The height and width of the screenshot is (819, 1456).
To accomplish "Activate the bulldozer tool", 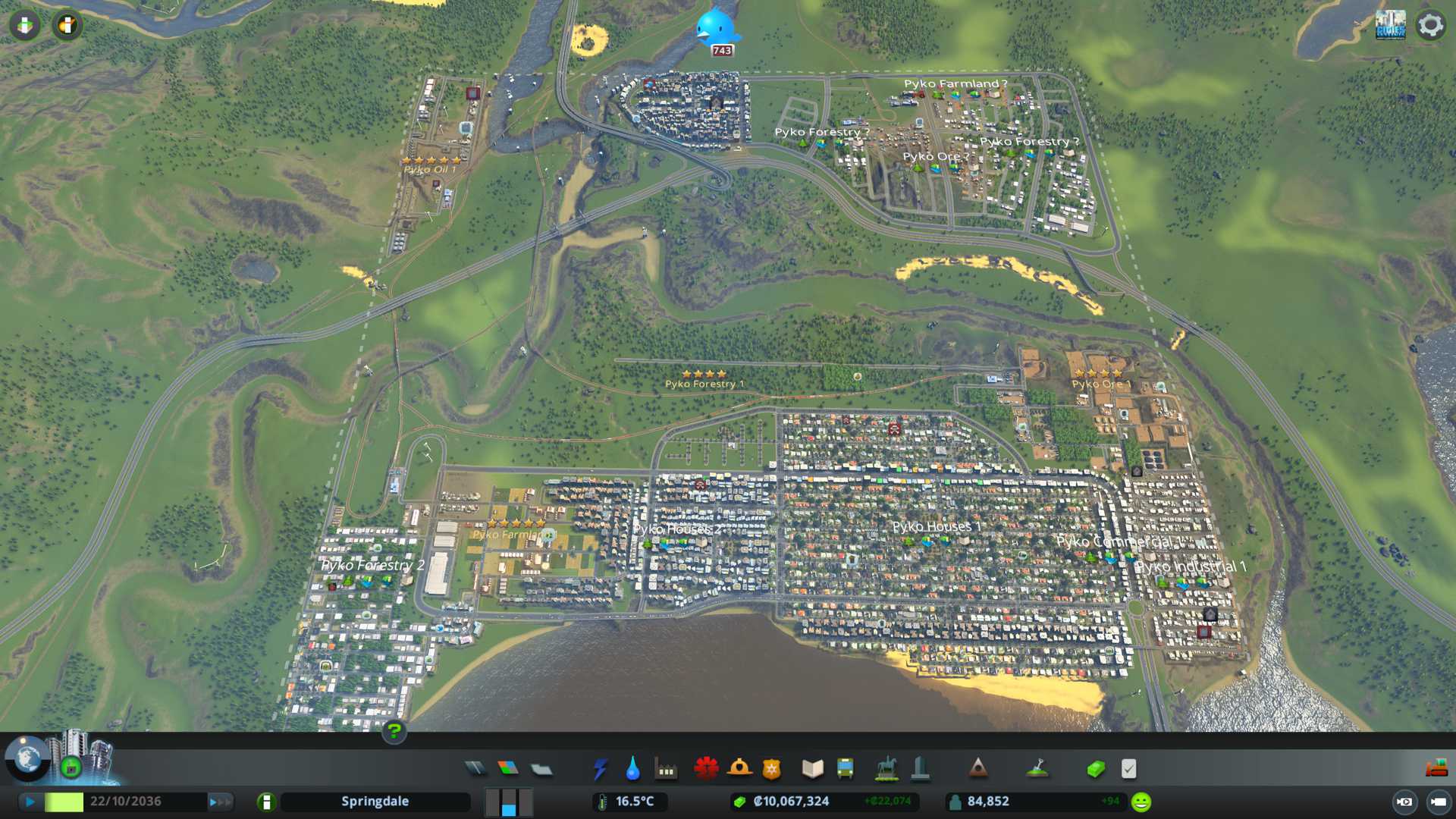I will [1436, 769].
